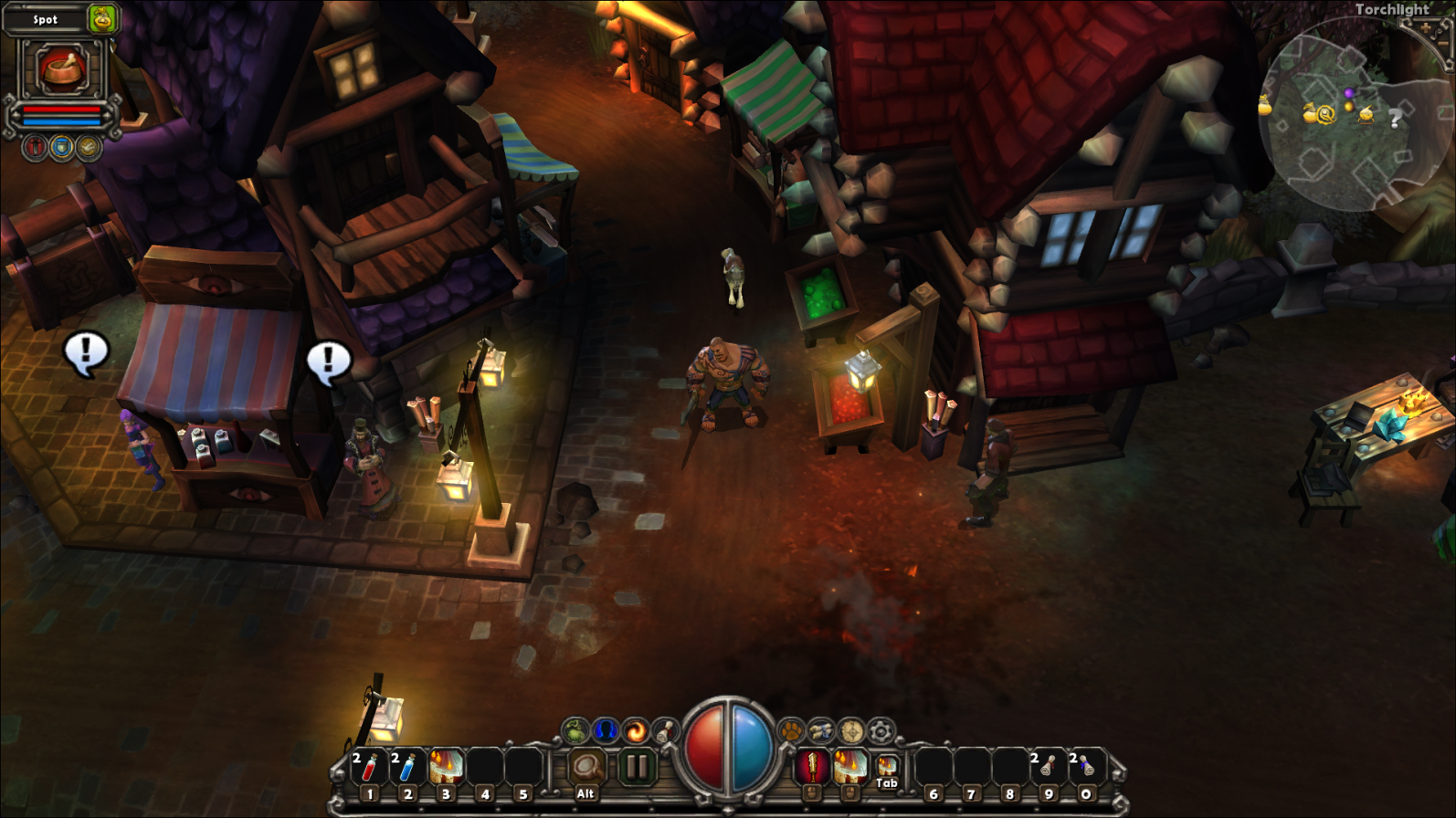Use the identify scroll in slot 0
This screenshot has height=818, width=1456.
point(1086,768)
